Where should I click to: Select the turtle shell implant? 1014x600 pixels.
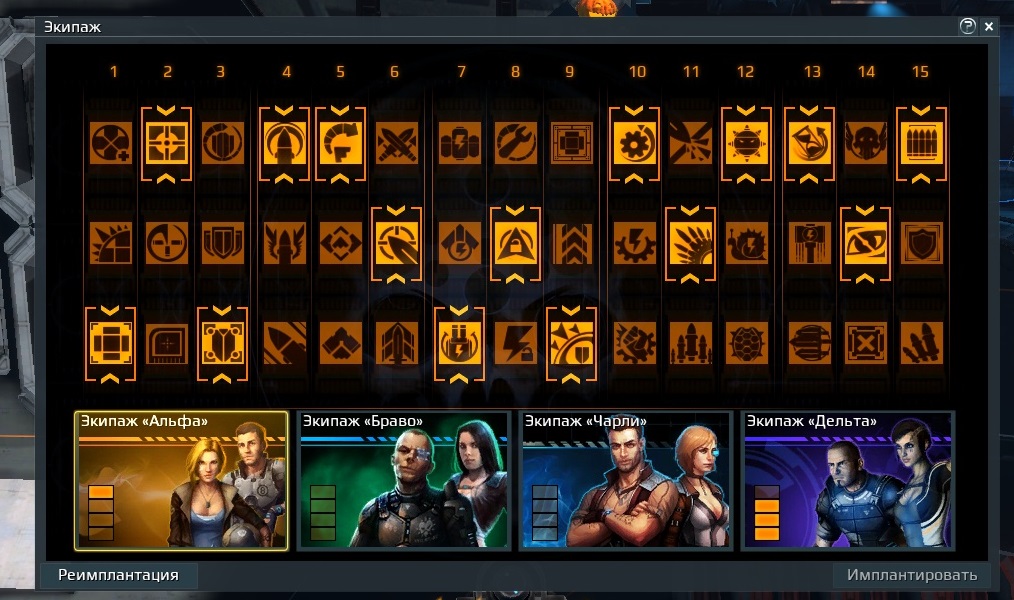(x=745, y=343)
